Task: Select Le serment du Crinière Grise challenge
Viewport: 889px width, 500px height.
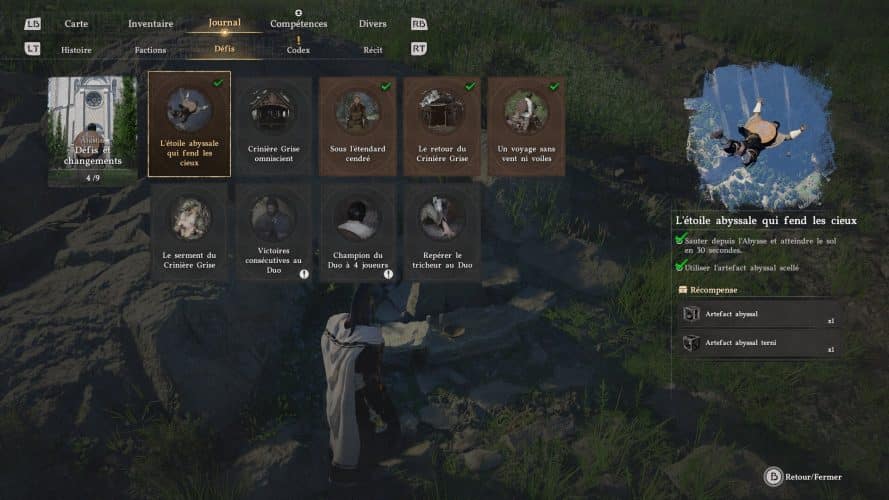Action: [x=189, y=232]
